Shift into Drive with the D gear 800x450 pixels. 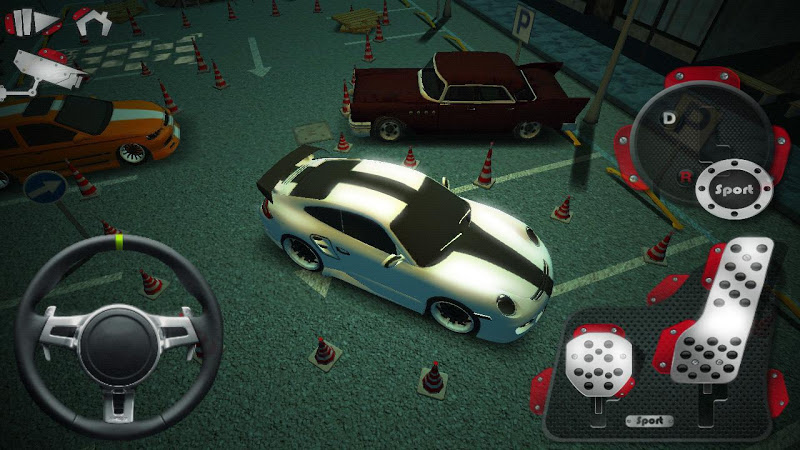(669, 117)
